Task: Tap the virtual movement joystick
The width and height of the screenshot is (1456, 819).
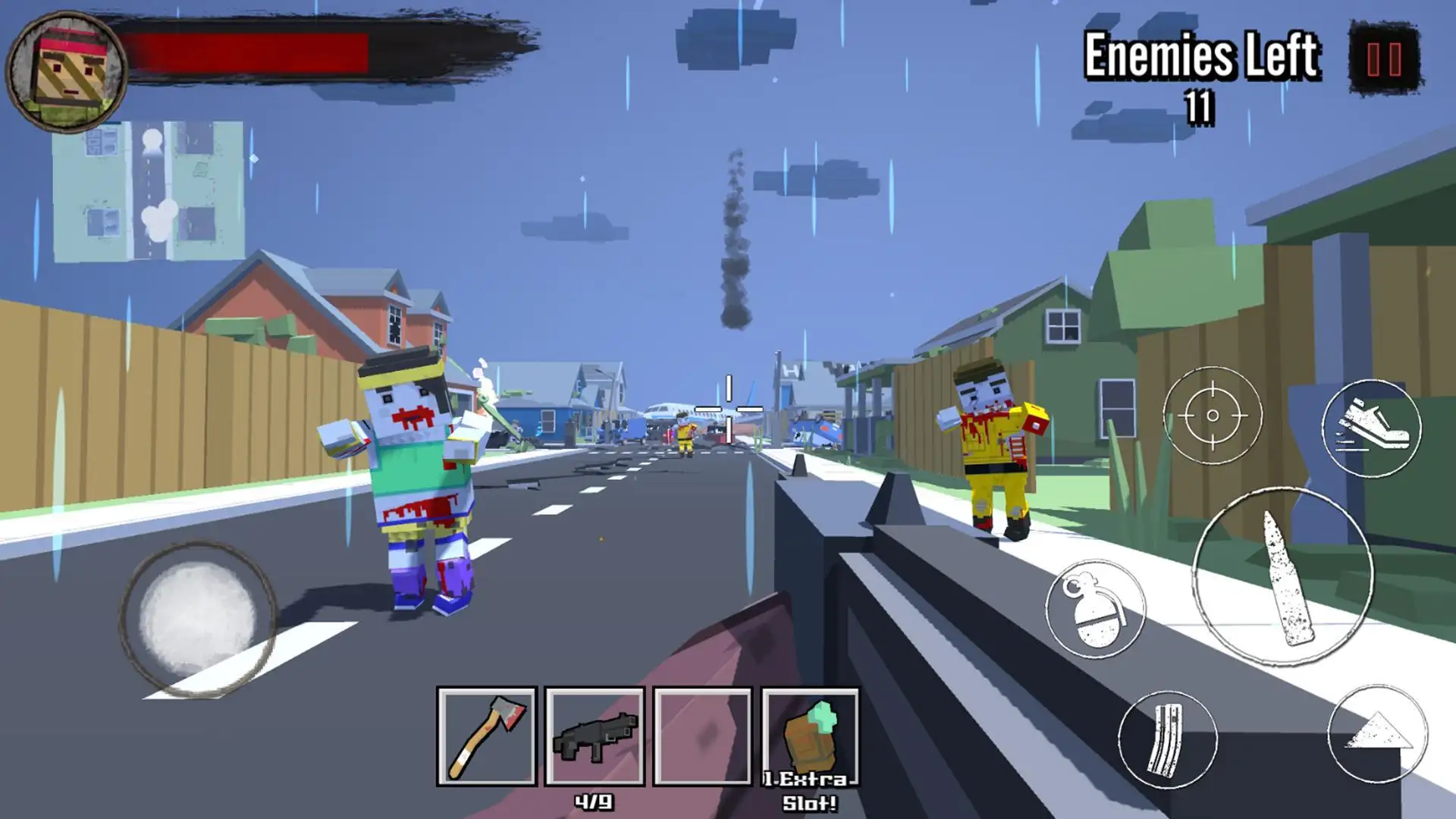Action: [x=197, y=620]
